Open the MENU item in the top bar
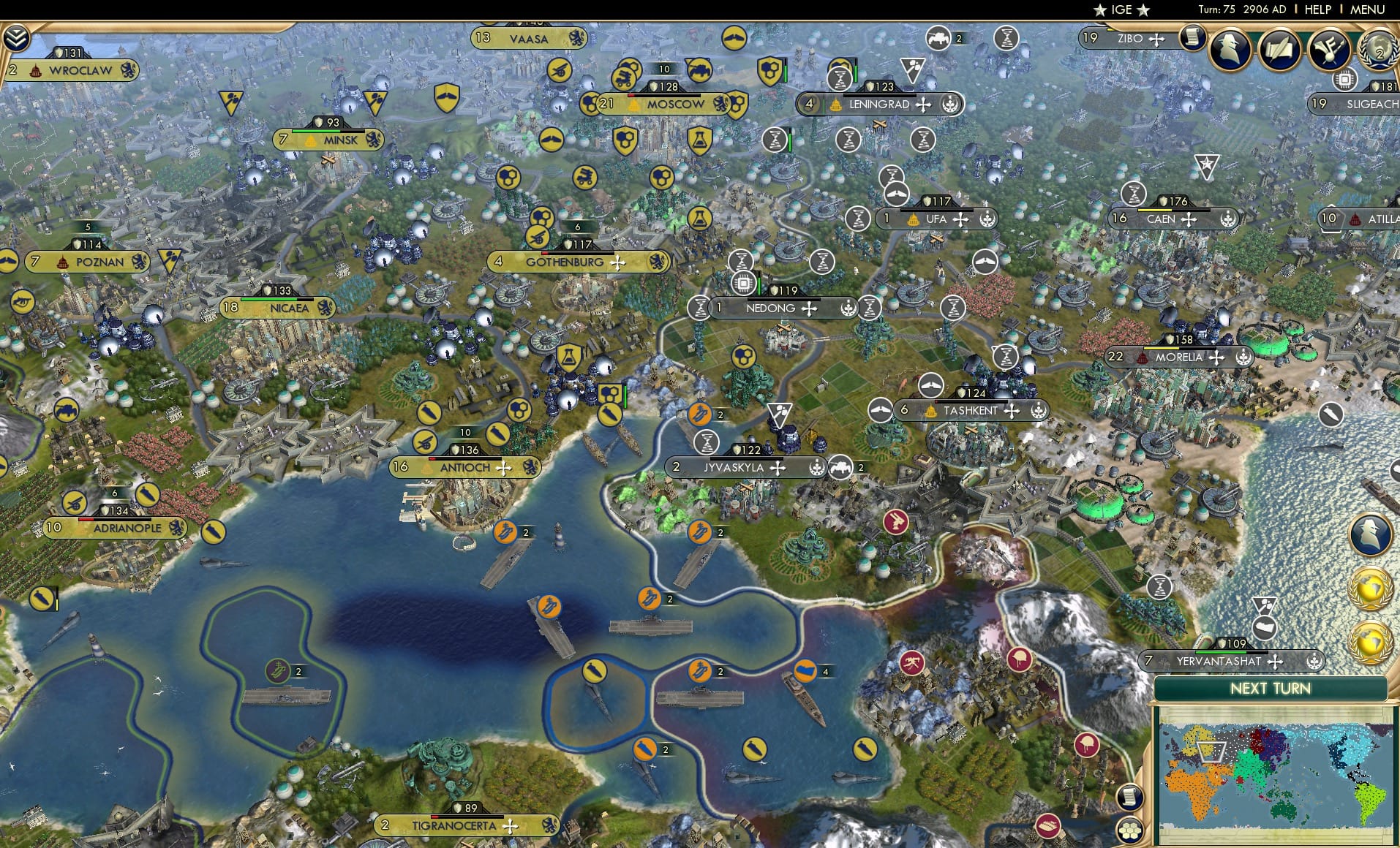The height and width of the screenshot is (848, 1400). 1369,10
